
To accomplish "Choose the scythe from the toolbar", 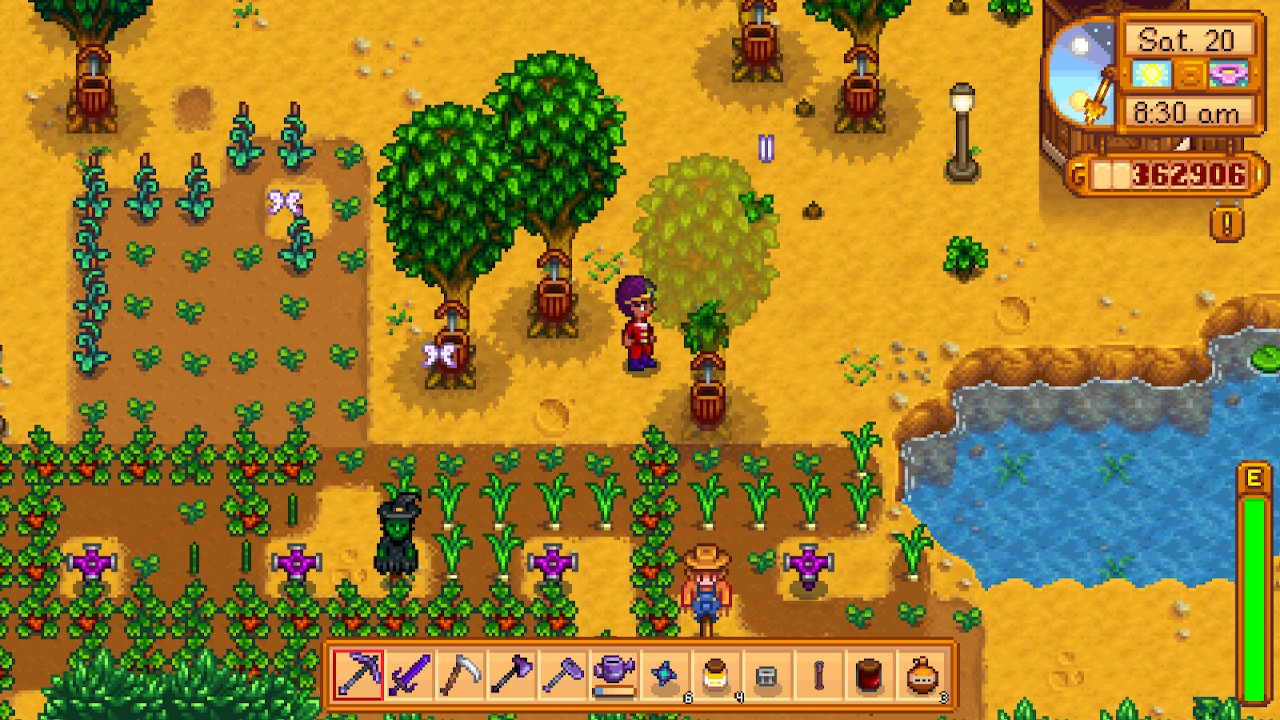I will click(461, 675).
